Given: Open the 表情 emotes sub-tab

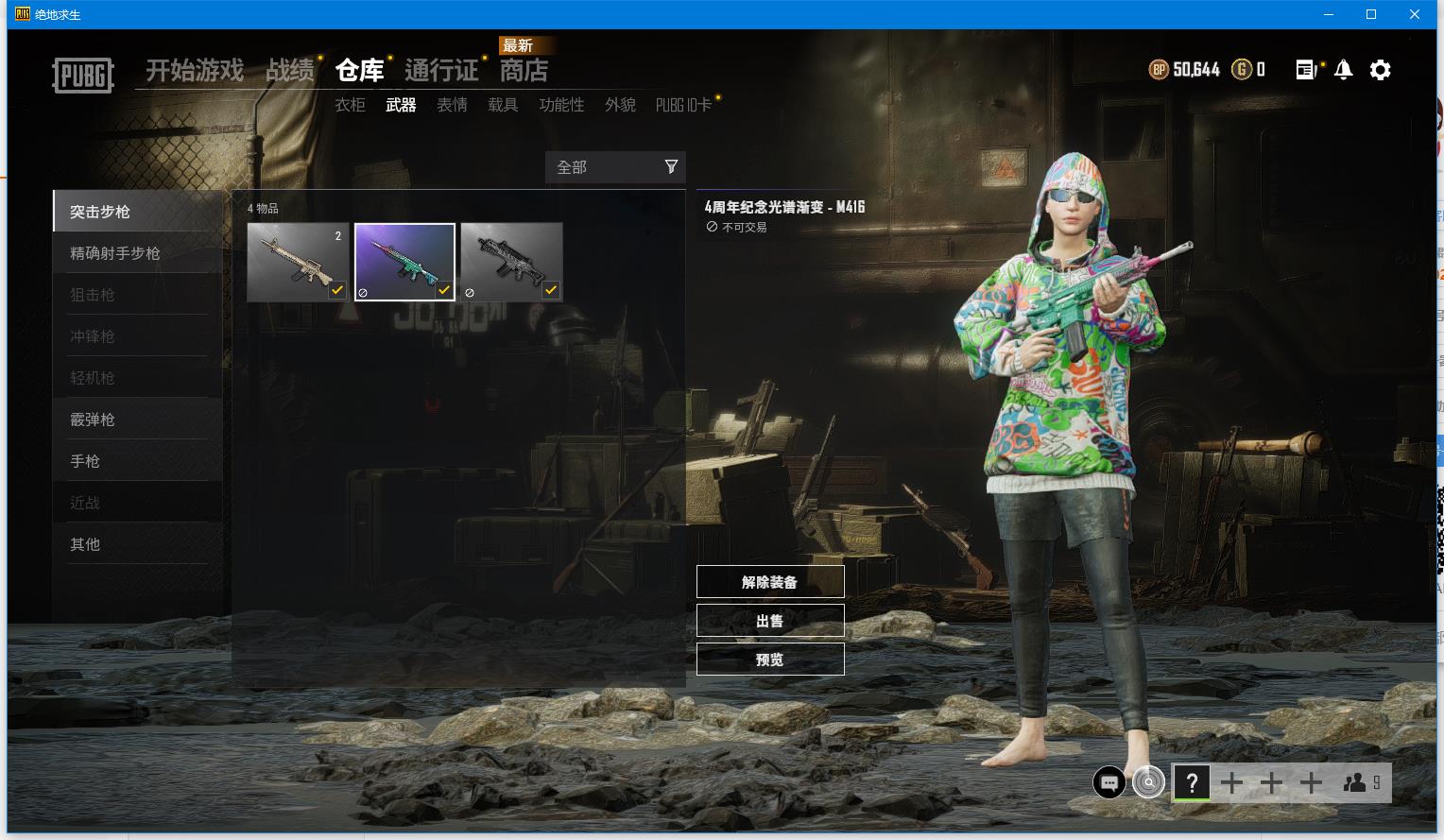Looking at the screenshot, I should tap(452, 105).
